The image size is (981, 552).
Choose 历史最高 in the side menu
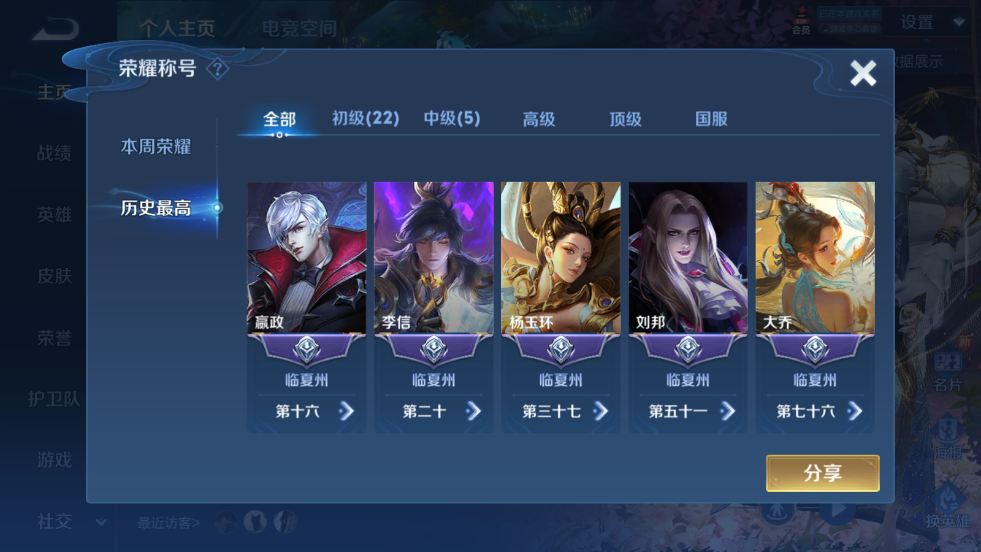coord(156,208)
